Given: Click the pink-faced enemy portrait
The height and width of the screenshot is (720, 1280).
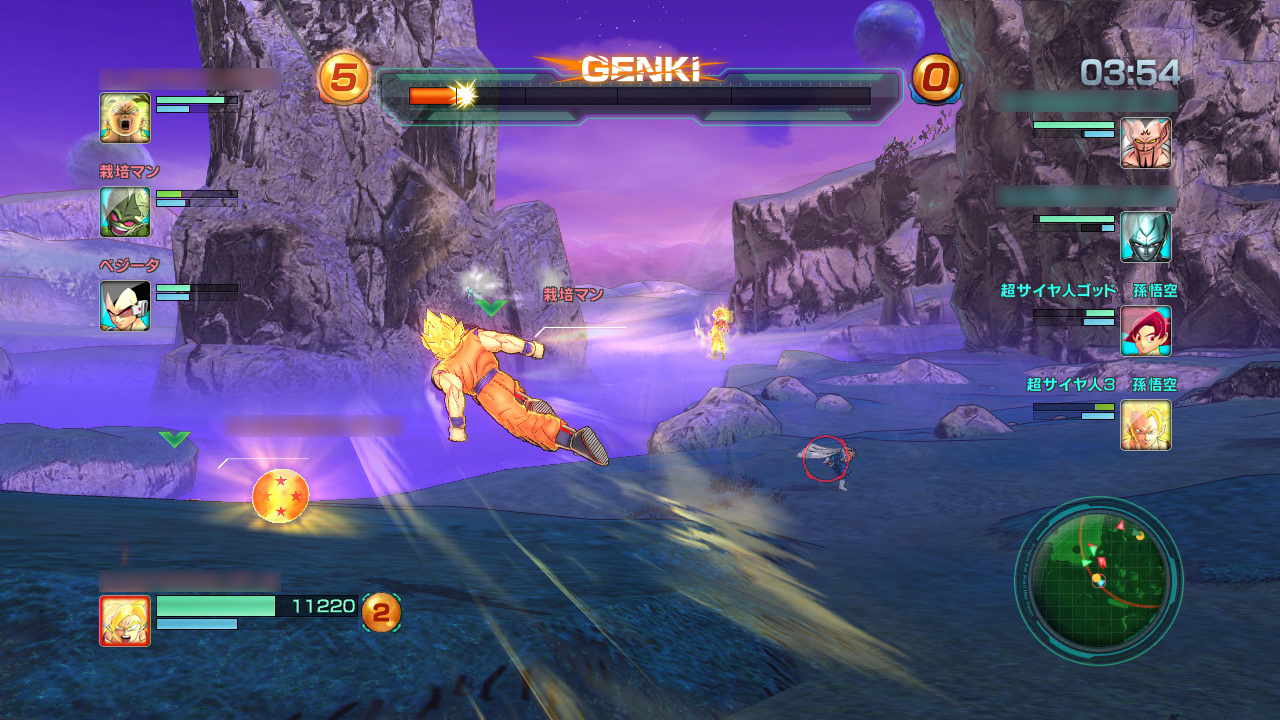Looking at the screenshot, I should click(1145, 143).
